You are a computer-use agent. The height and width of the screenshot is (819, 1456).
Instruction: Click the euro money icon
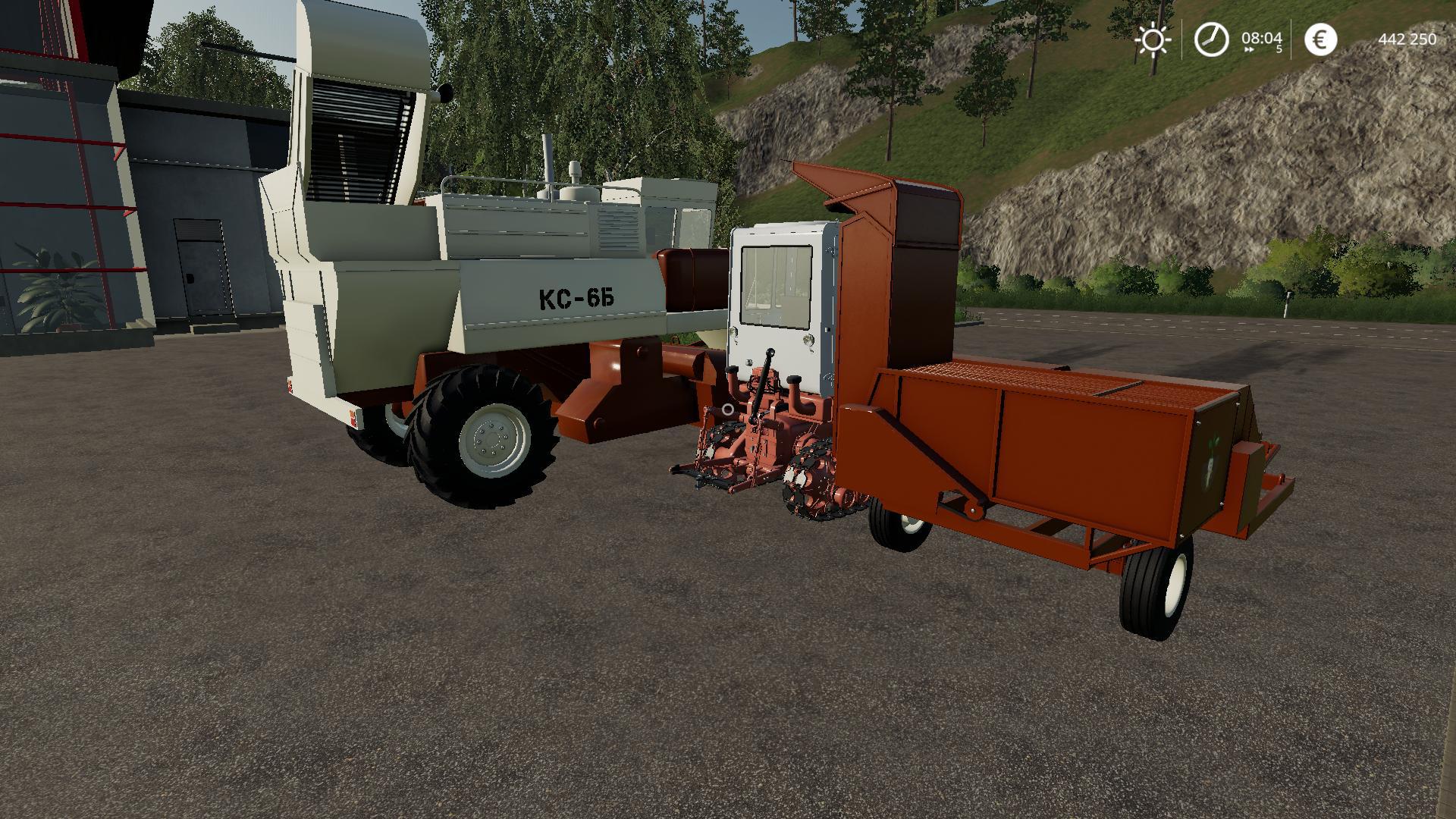click(1320, 39)
